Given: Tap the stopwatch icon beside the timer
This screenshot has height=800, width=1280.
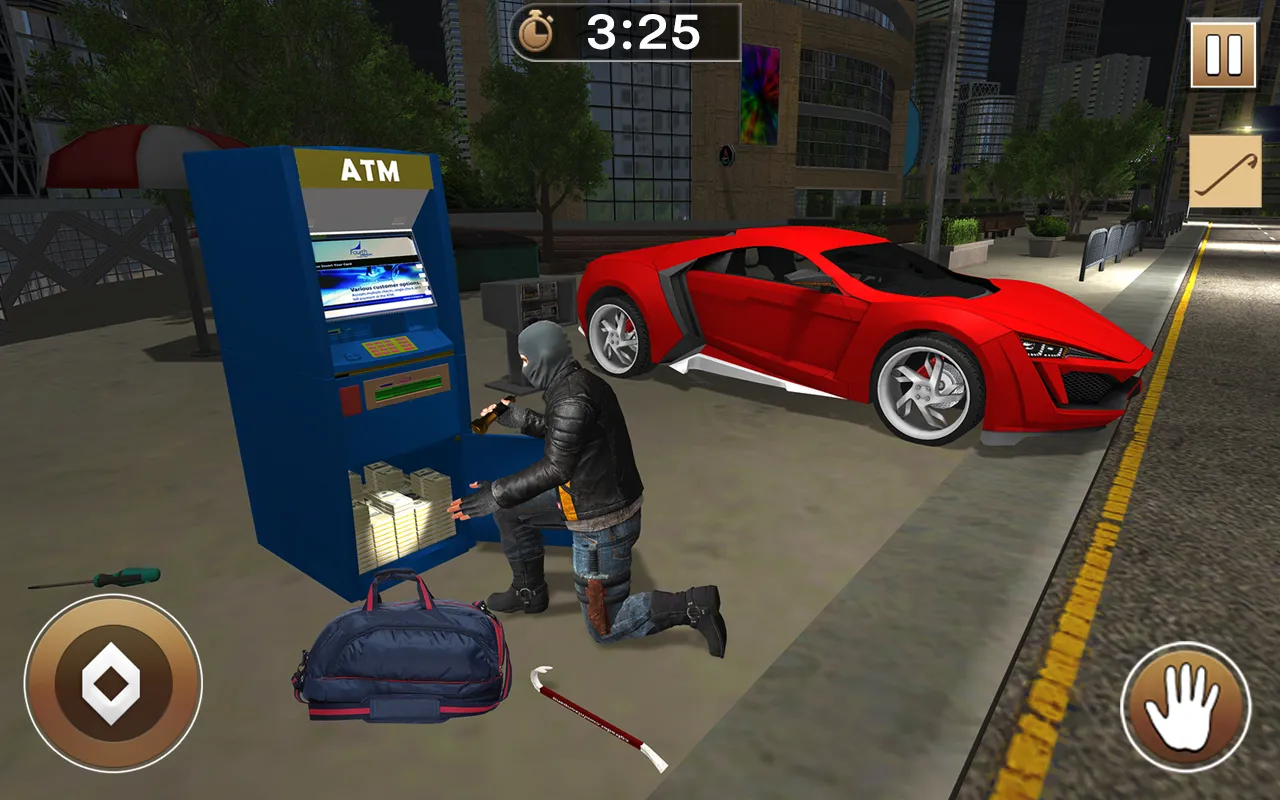Looking at the screenshot, I should (x=537, y=32).
